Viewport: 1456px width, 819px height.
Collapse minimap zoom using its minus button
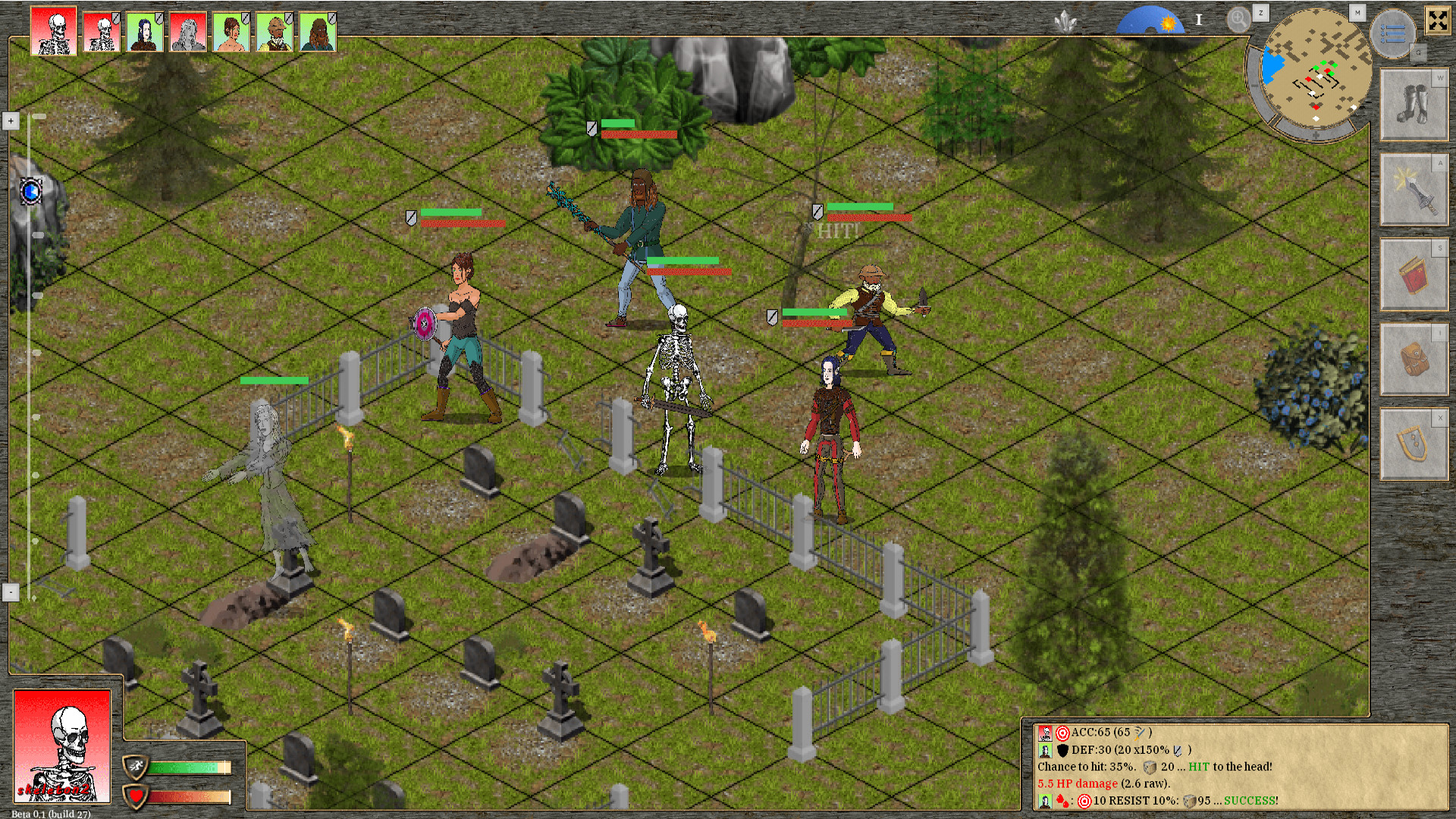pos(1253,86)
